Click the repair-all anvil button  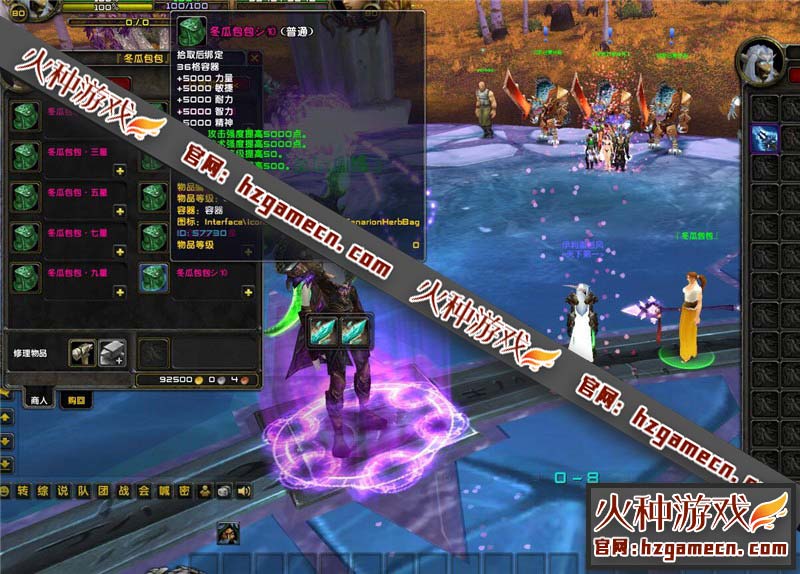pos(112,351)
